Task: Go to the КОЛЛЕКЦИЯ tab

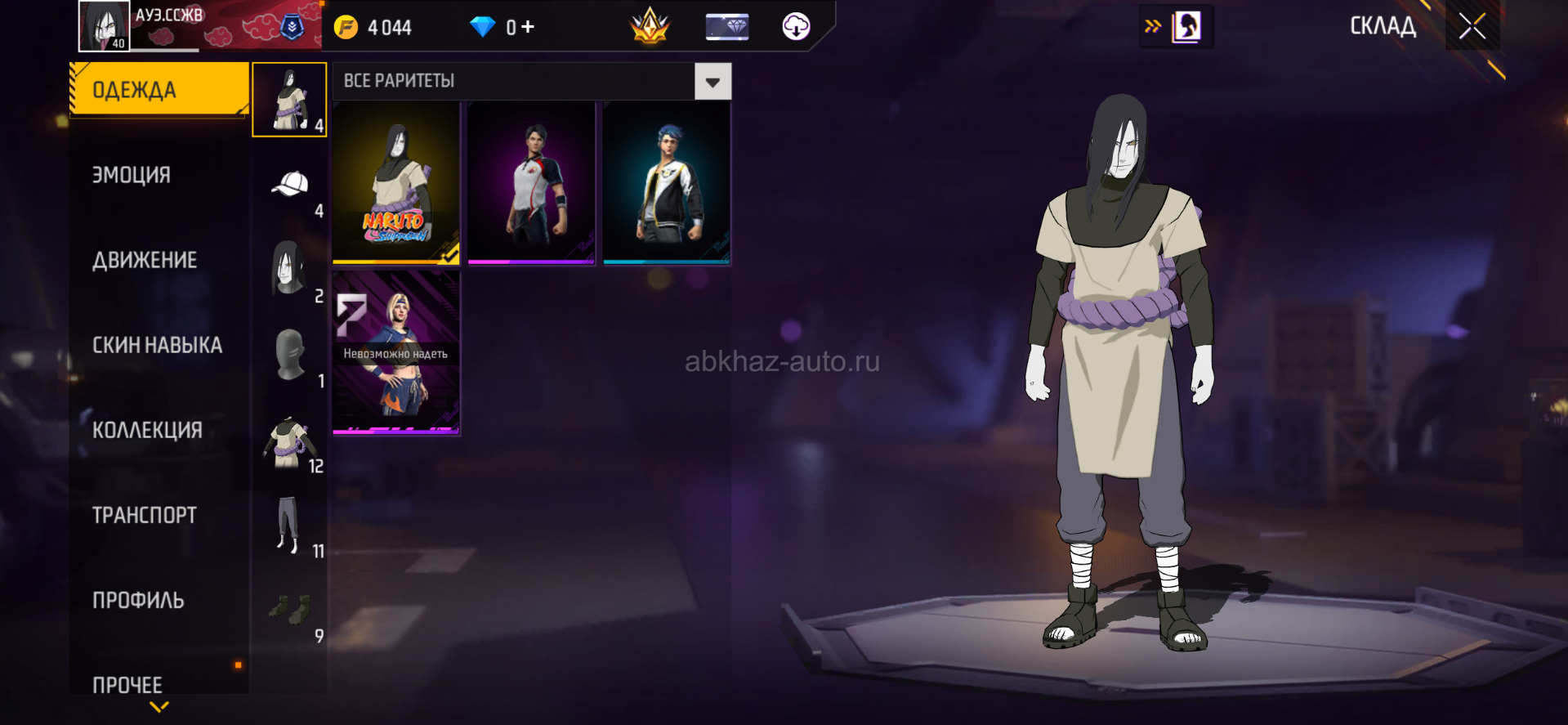Action: tap(147, 430)
